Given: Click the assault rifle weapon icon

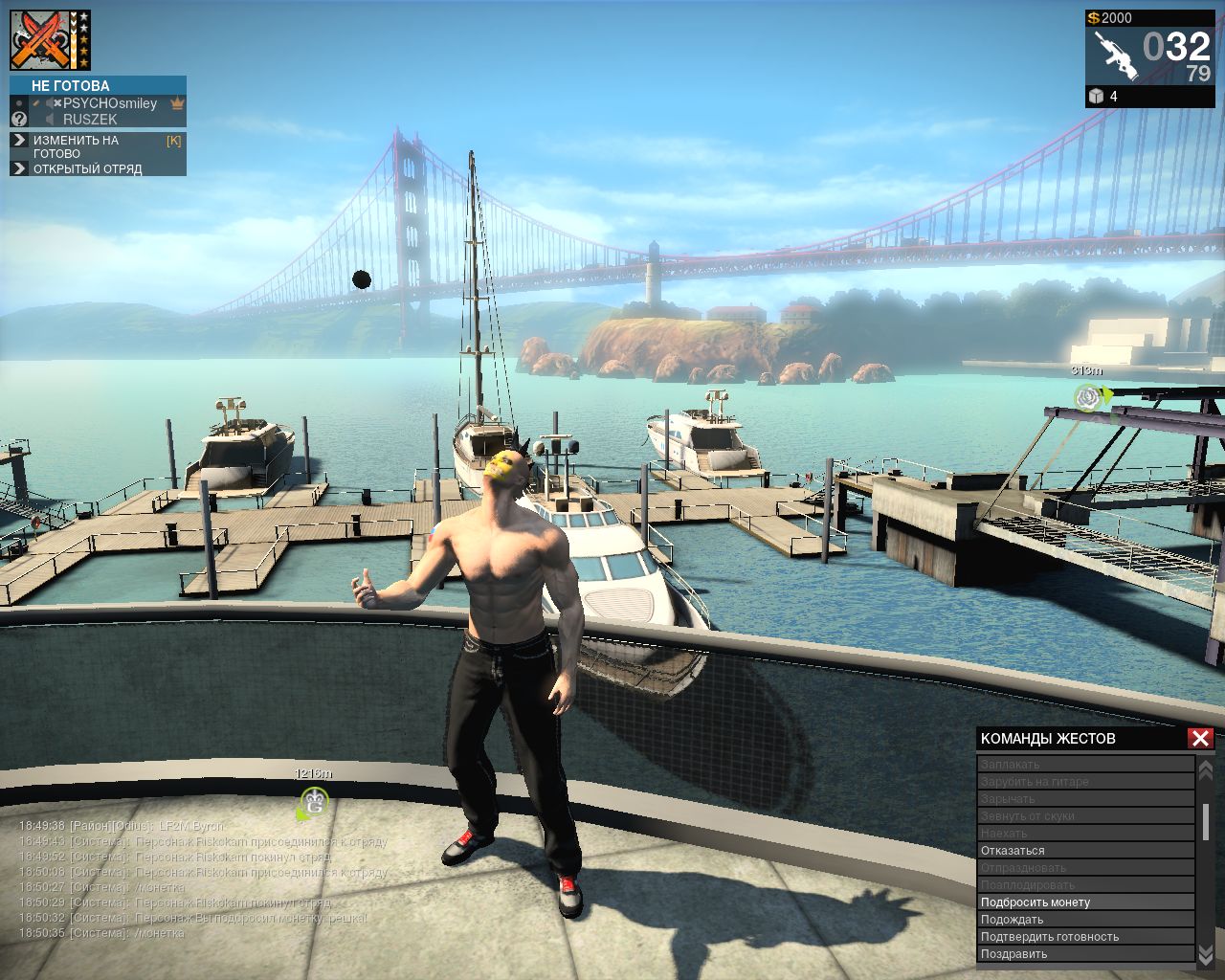Looking at the screenshot, I should pos(1115,56).
